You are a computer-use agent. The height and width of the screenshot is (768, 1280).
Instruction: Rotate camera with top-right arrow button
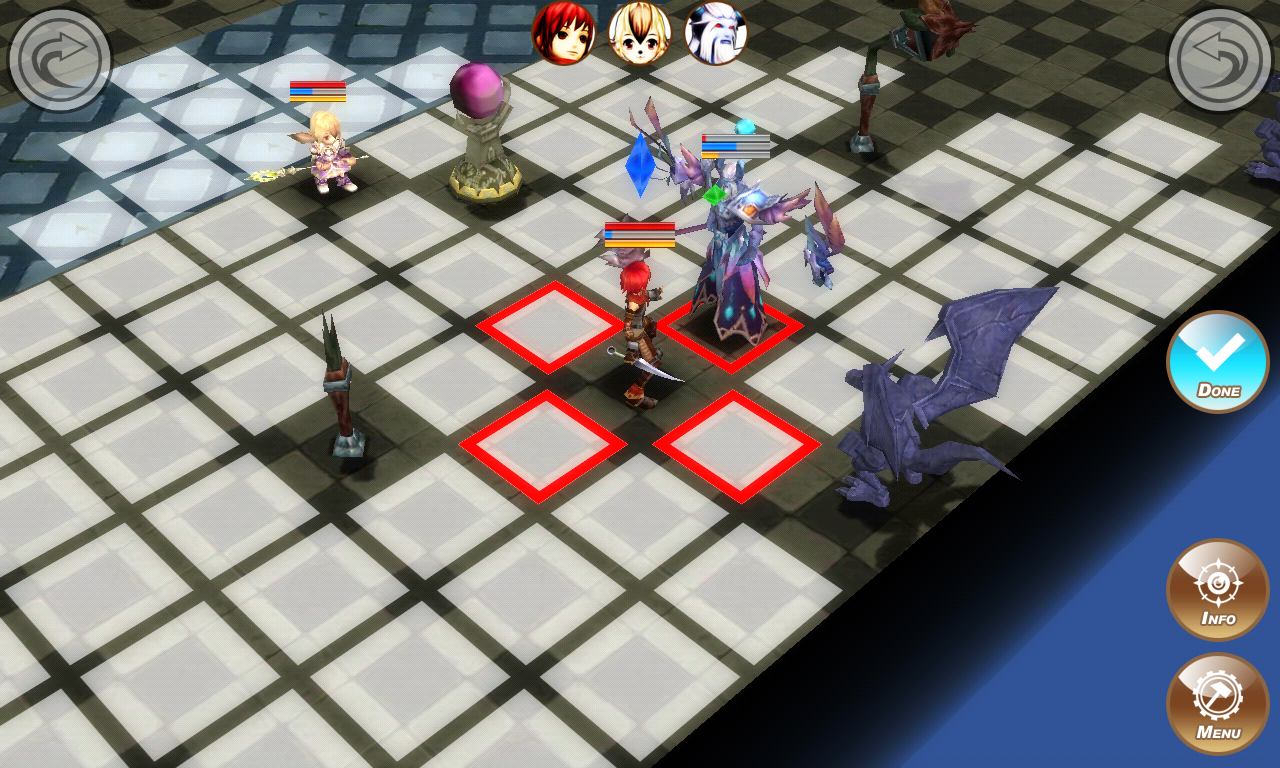point(1220,60)
